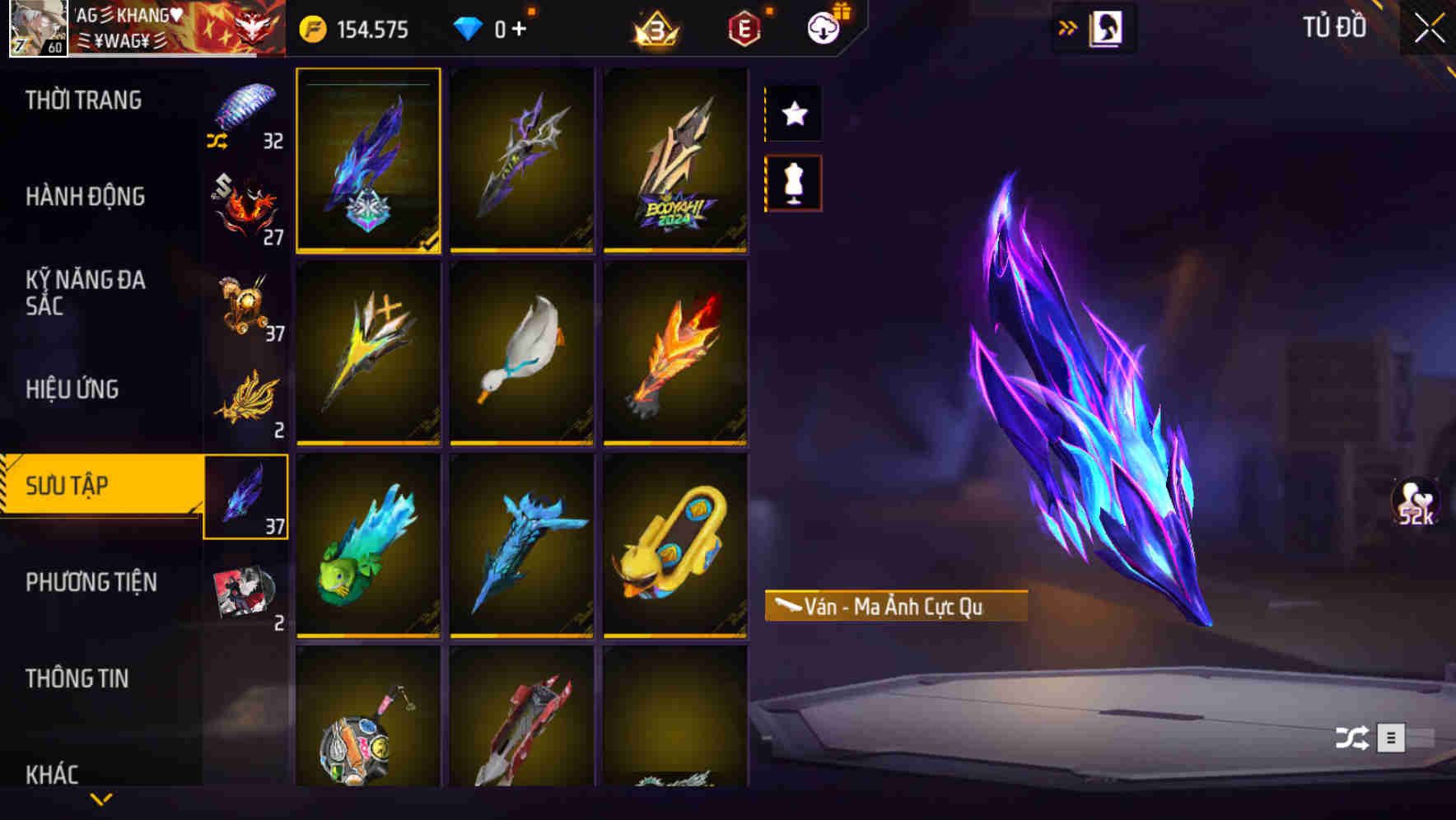Collapse the top bar with the double-arrow chevron
The image size is (1456, 820).
click(x=1068, y=26)
